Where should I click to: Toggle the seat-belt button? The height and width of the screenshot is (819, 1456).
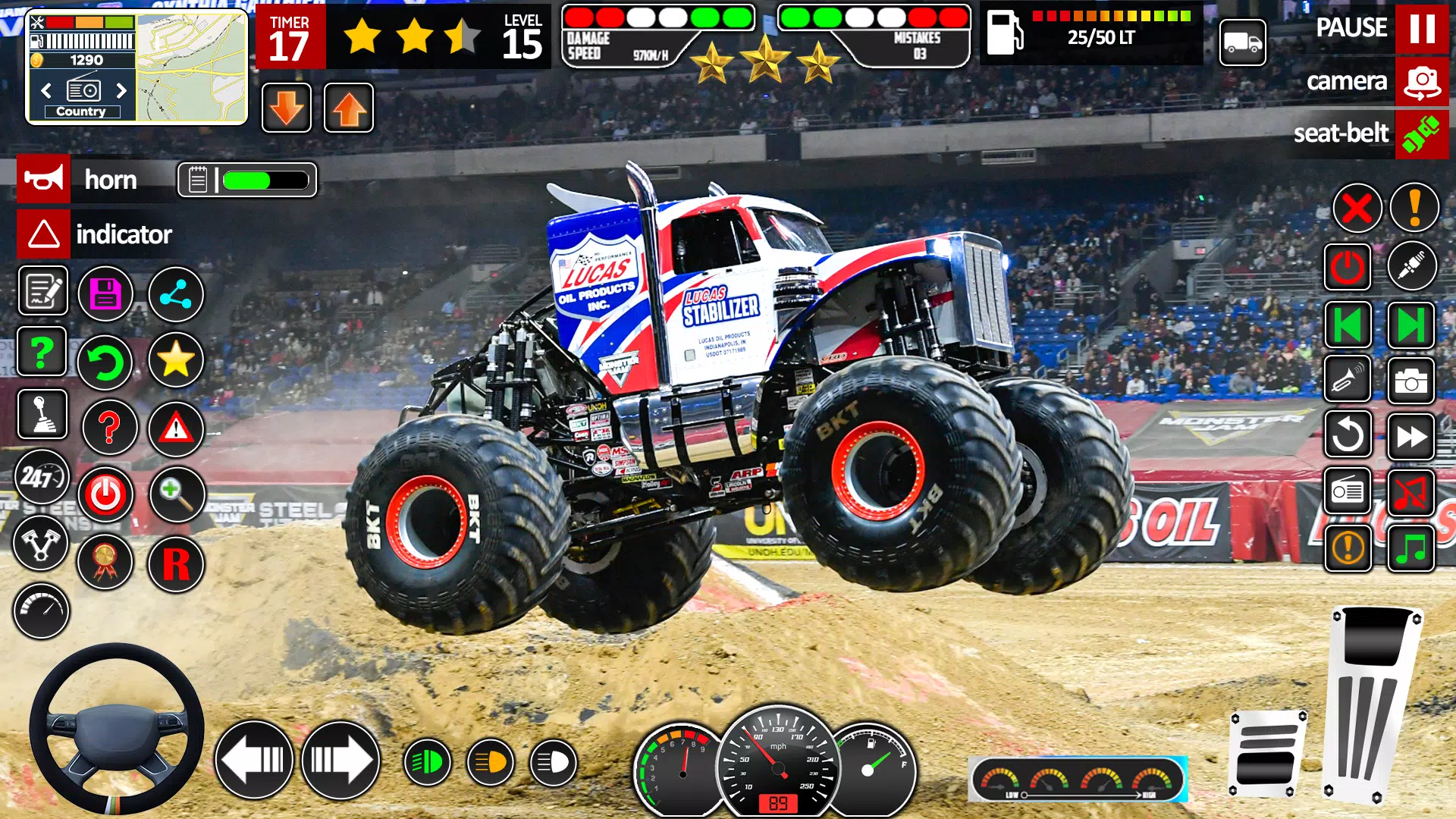tap(1421, 134)
